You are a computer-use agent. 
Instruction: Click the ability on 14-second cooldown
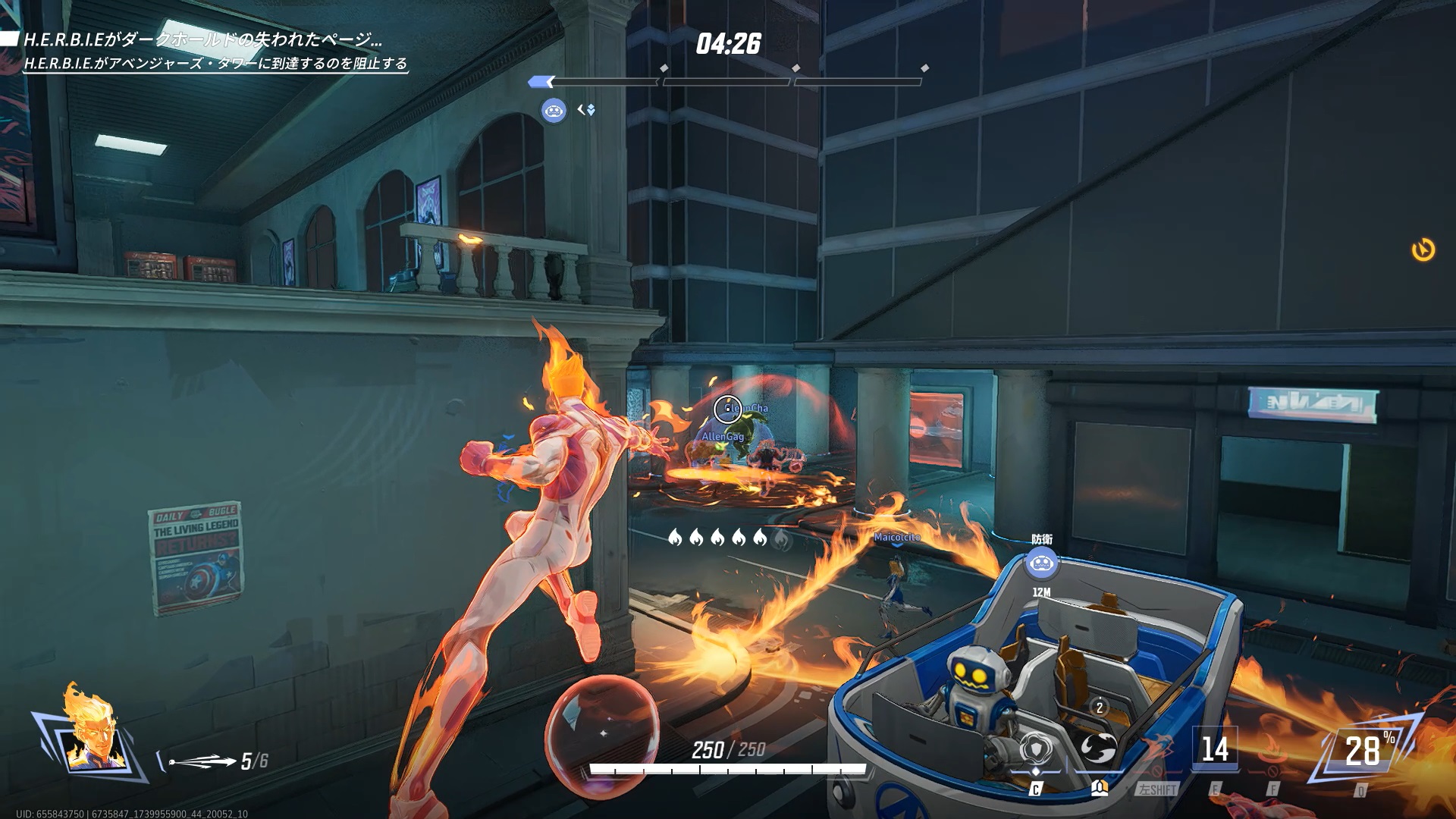point(1215,749)
